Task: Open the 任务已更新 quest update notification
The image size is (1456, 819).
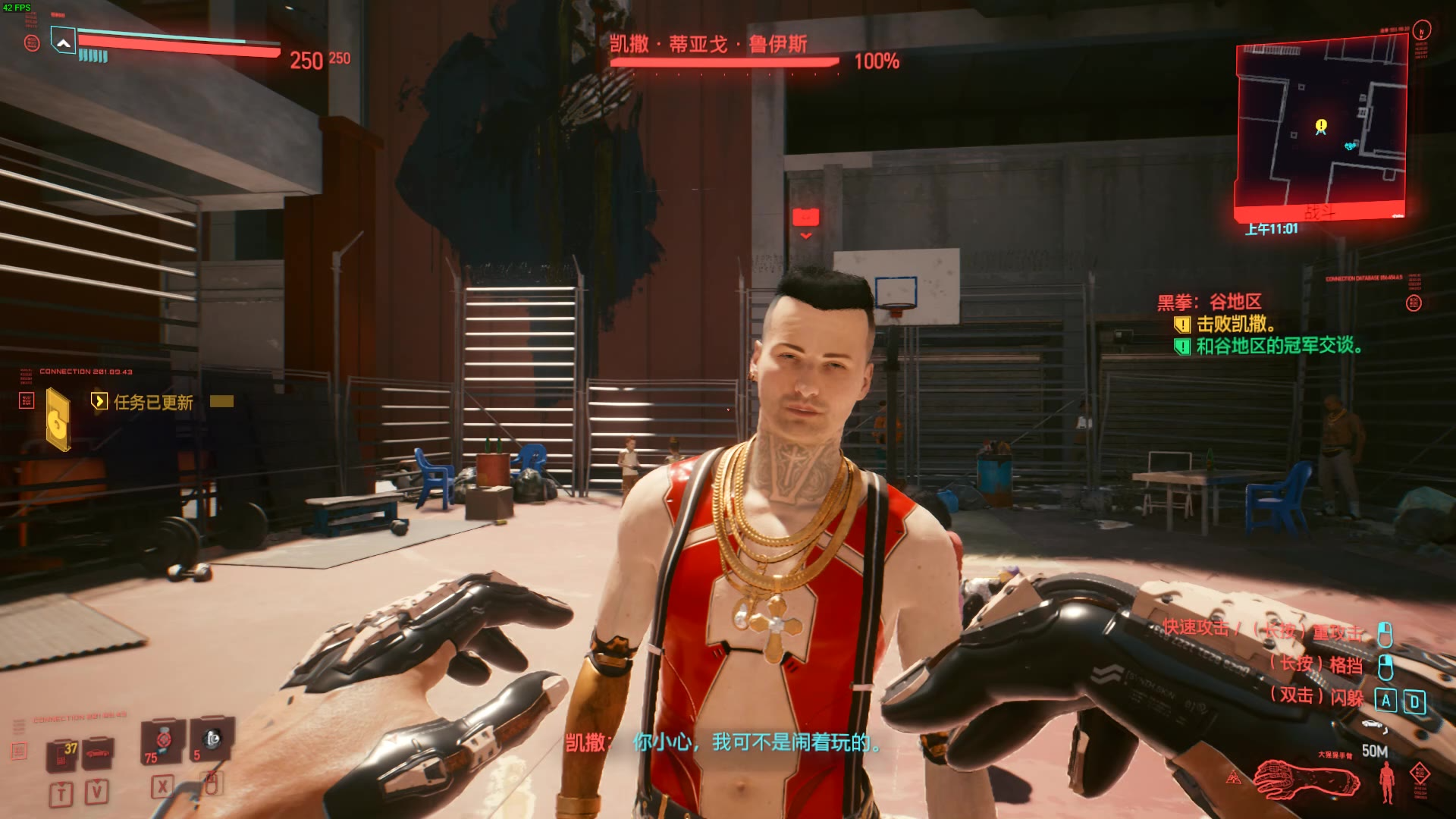Action: click(153, 402)
